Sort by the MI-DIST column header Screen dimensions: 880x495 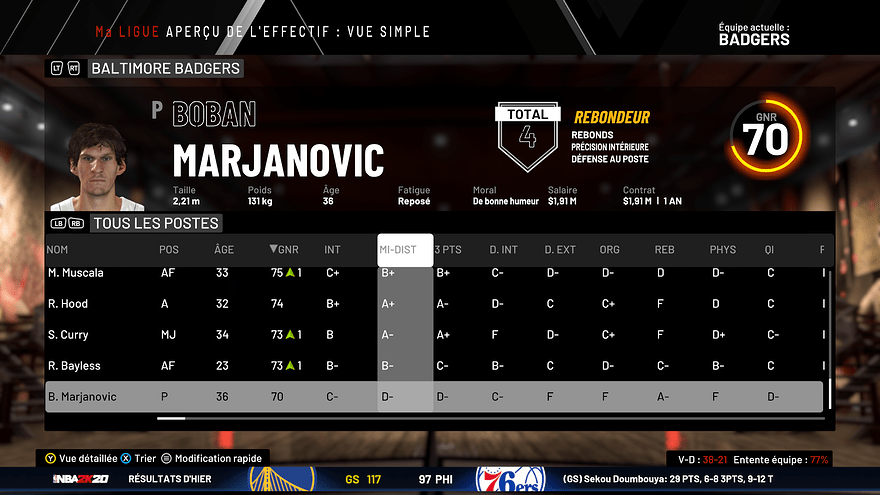[405, 250]
